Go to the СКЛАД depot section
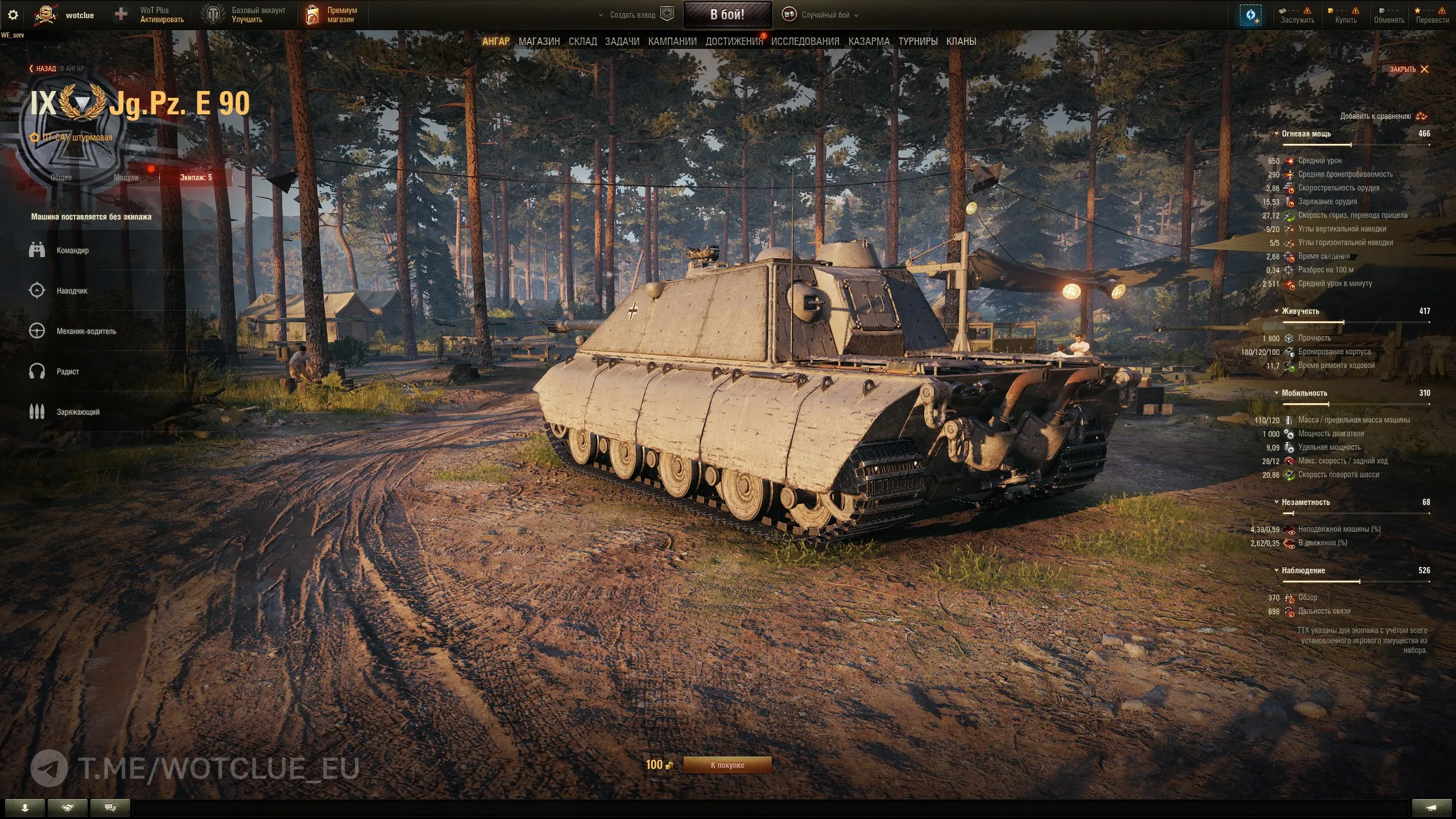Screen dimensions: 1456x819 coord(582,42)
